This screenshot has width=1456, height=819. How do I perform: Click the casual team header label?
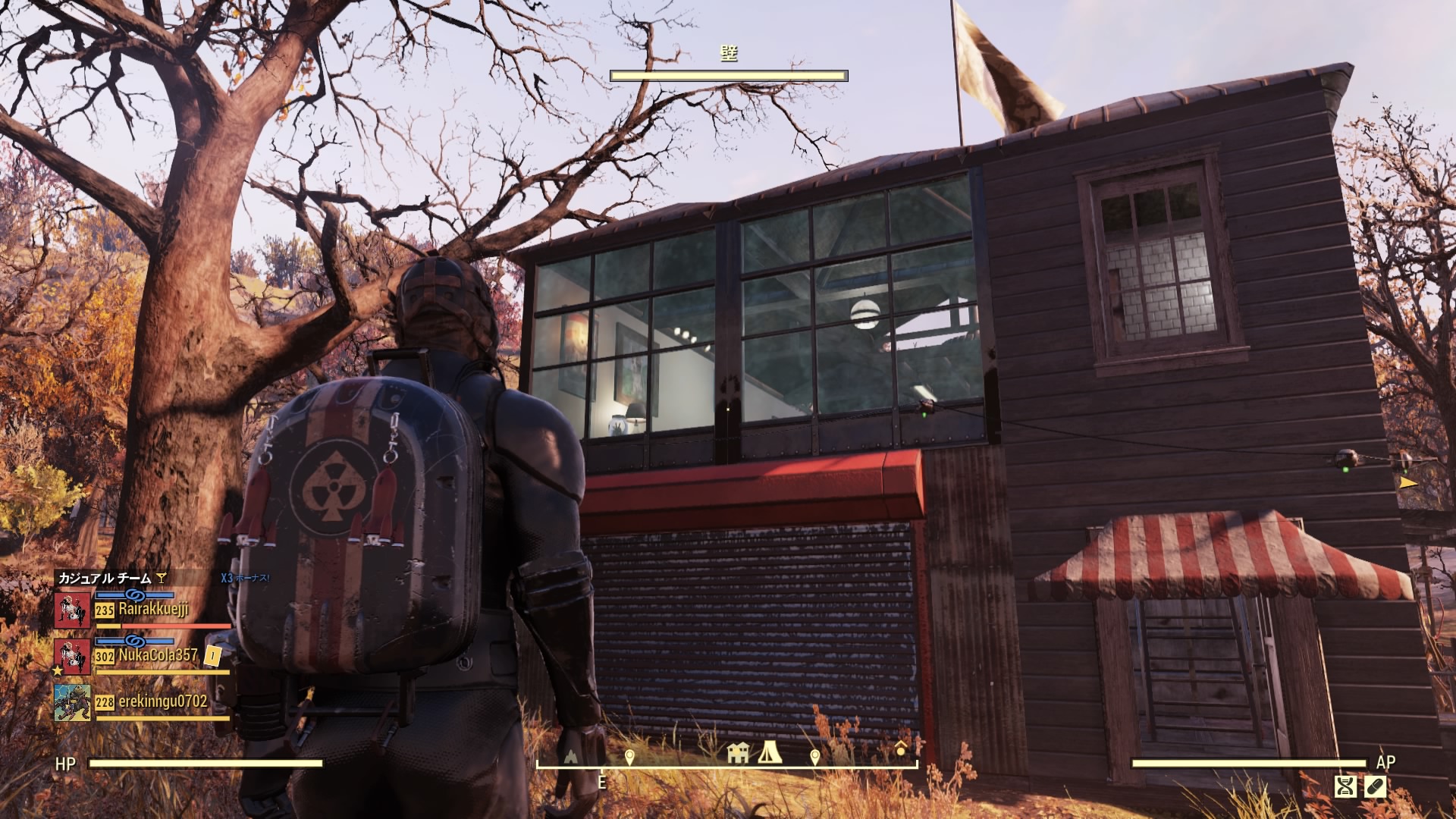pos(105,578)
